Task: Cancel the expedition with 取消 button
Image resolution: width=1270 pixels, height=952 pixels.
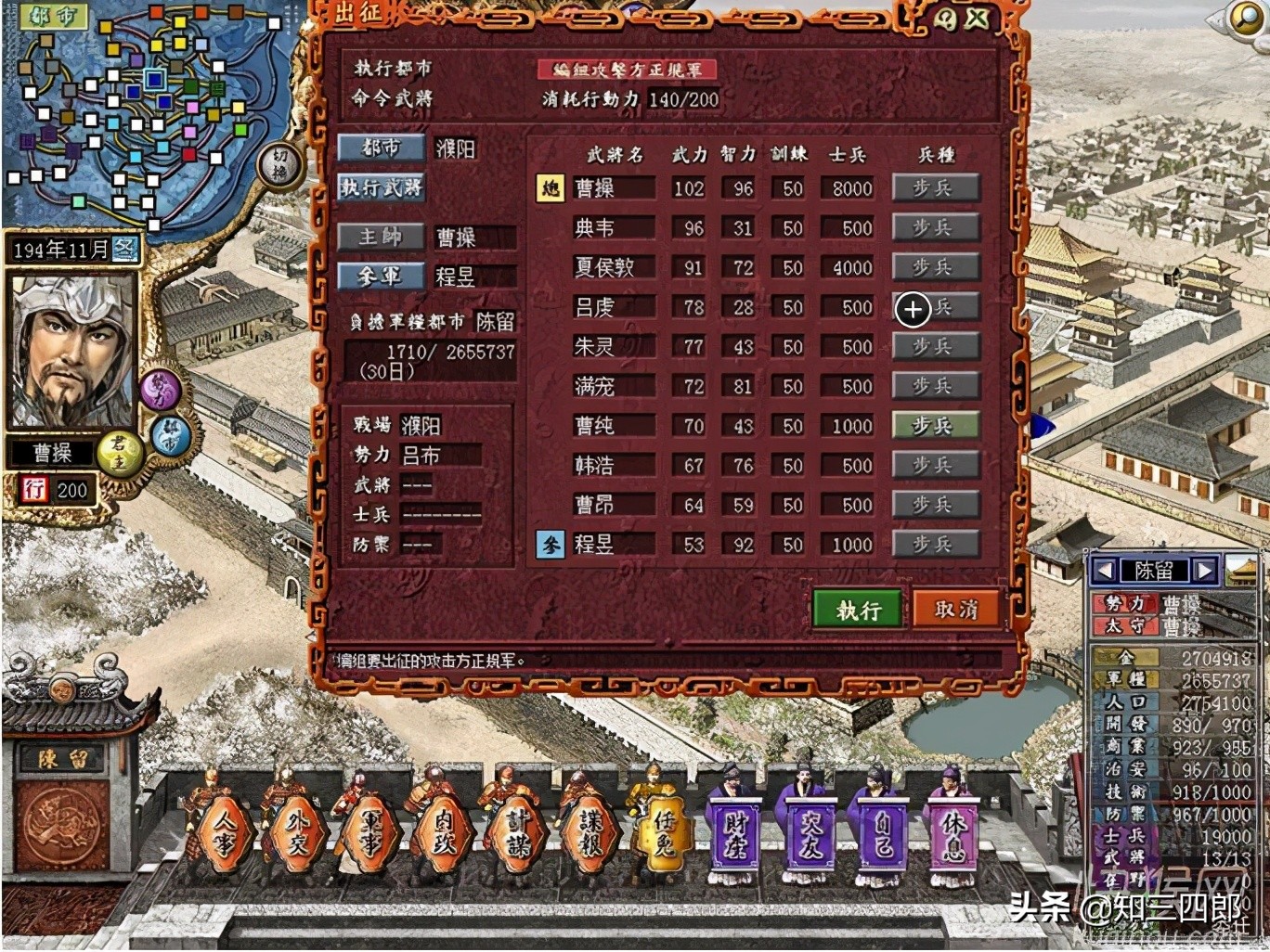Action: (x=956, y=610)
